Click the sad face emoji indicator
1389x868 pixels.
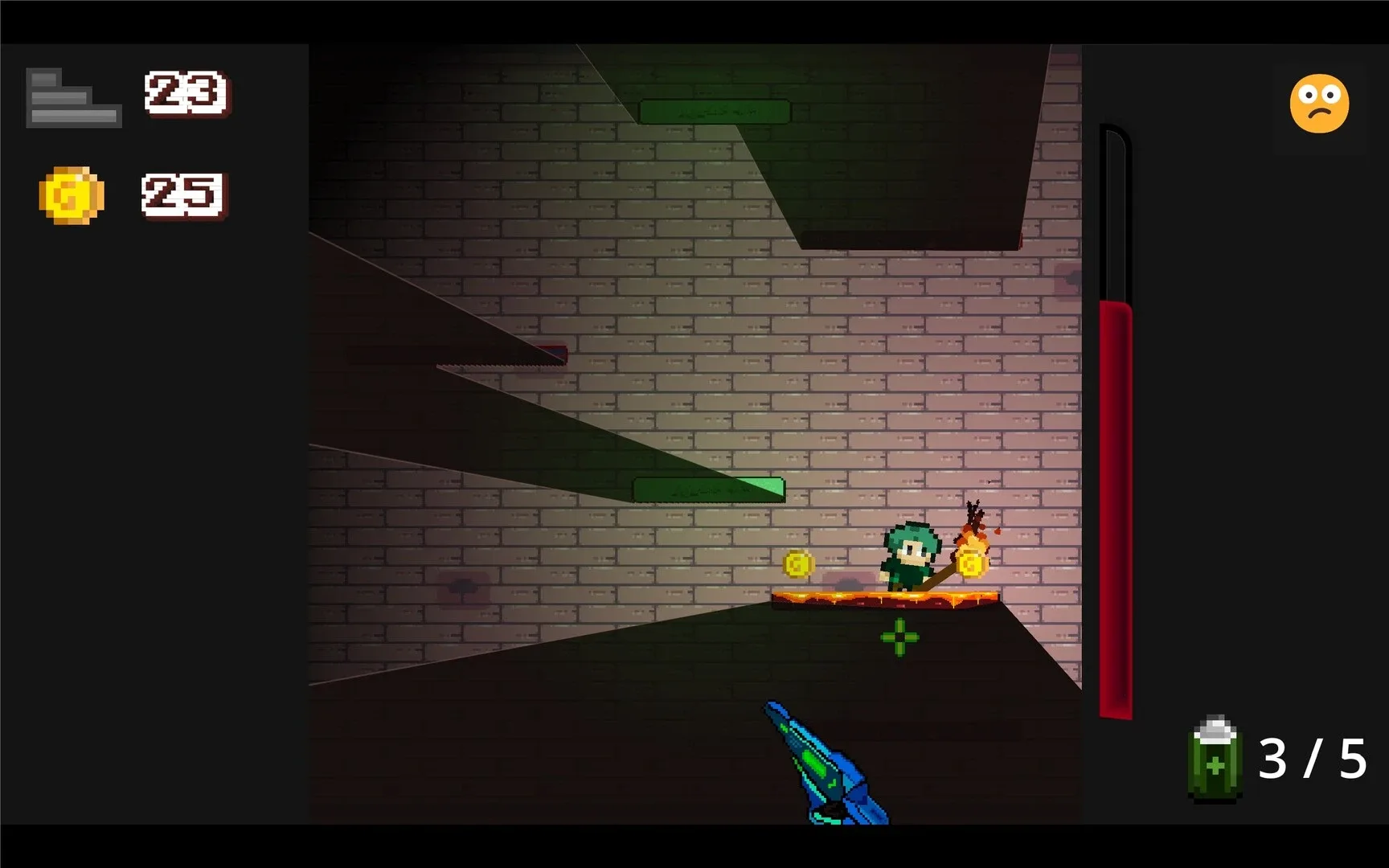(x=1318, y=104)
